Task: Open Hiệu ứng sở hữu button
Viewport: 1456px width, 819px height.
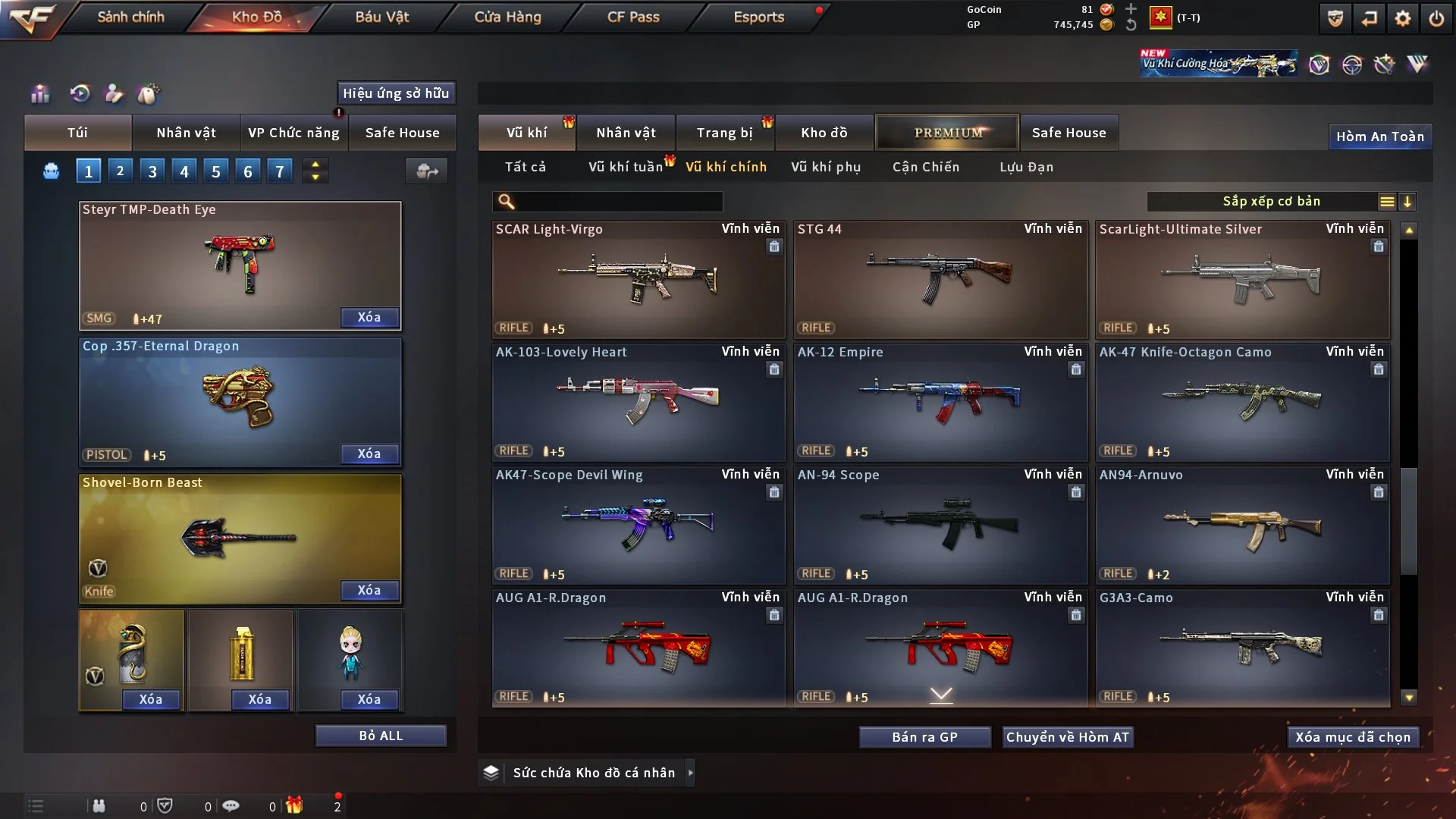Action: click(x=396, y=93)
